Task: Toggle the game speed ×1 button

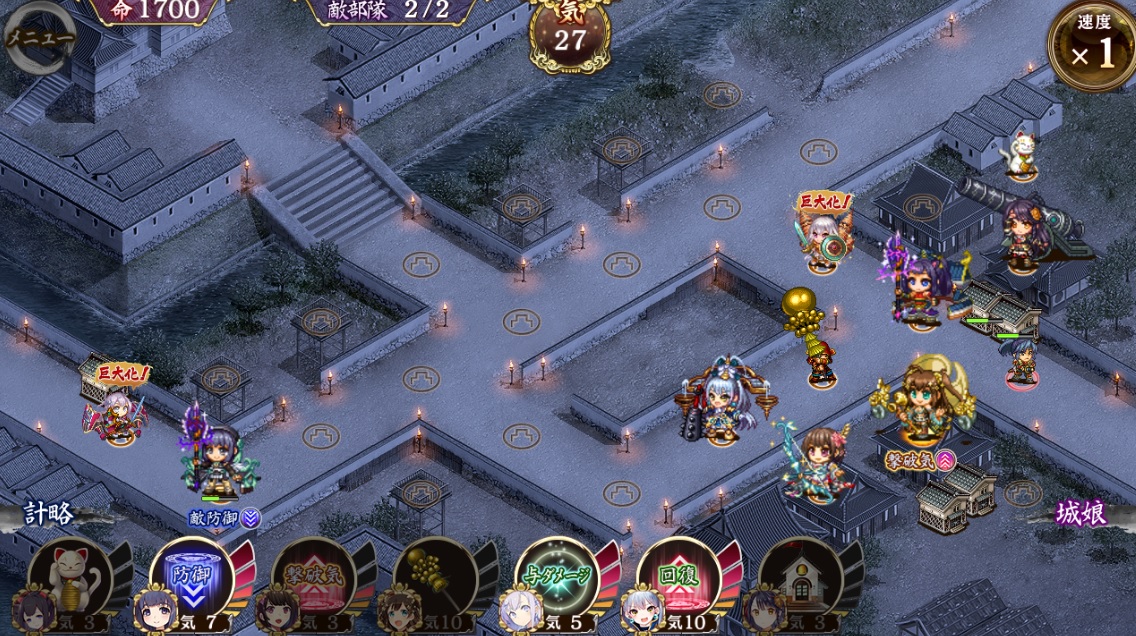Action: coord(1094,46)
